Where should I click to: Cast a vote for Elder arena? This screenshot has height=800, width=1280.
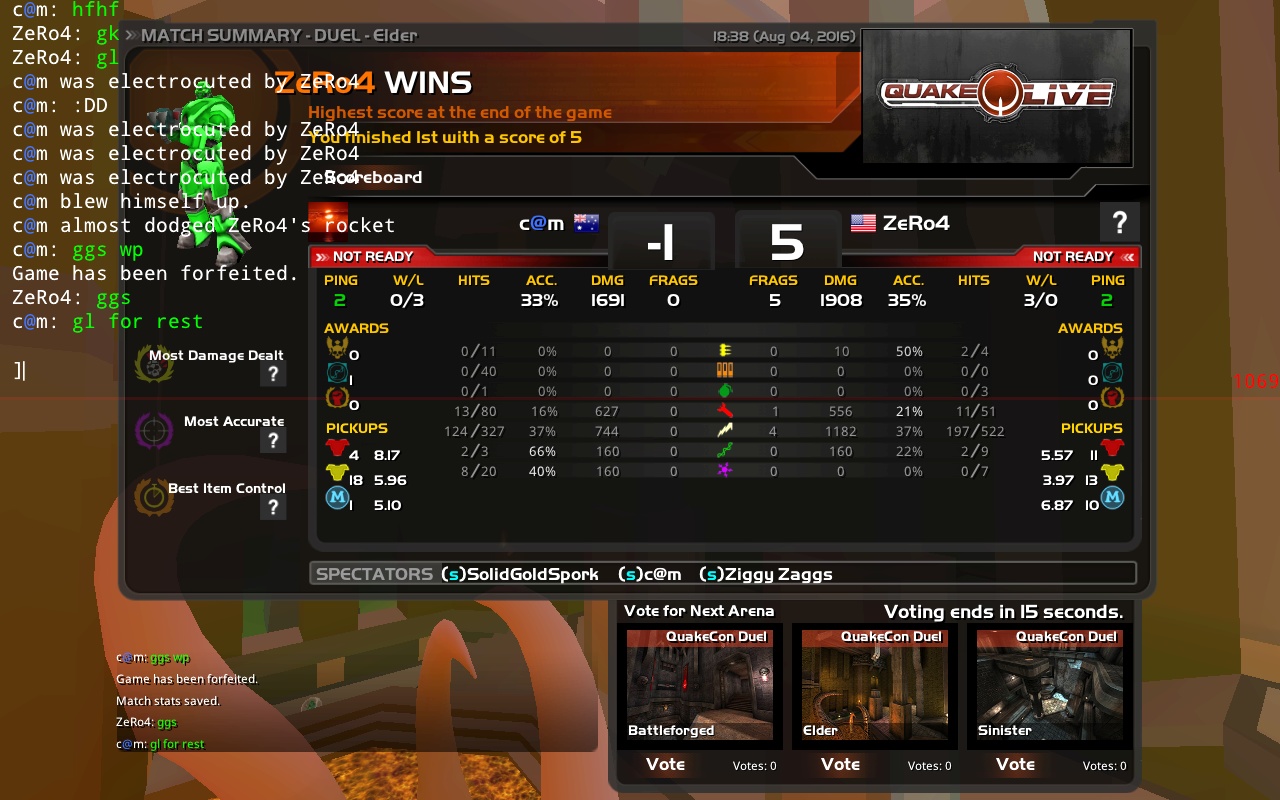click(840, 765)
